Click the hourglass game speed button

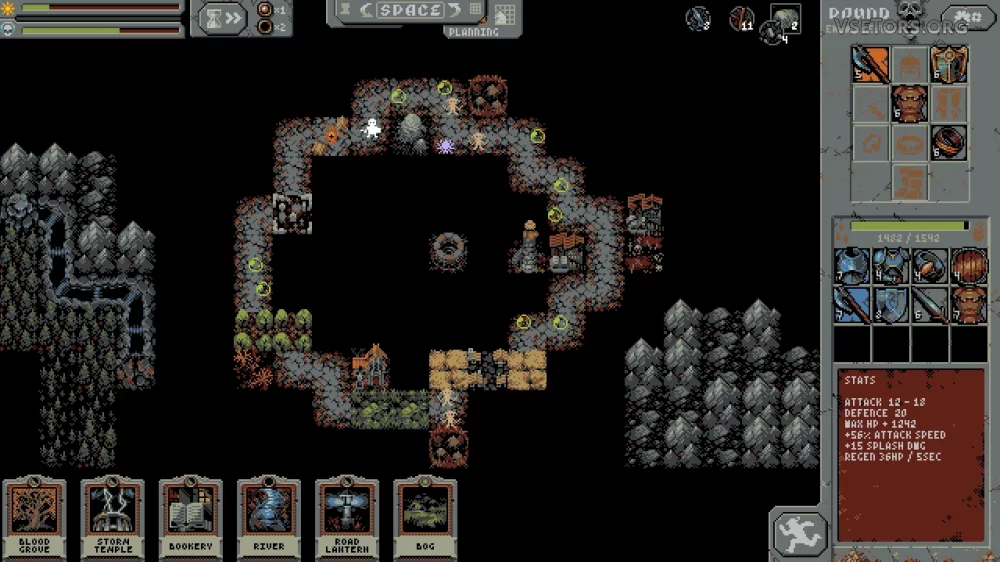[x=222, y=18]
